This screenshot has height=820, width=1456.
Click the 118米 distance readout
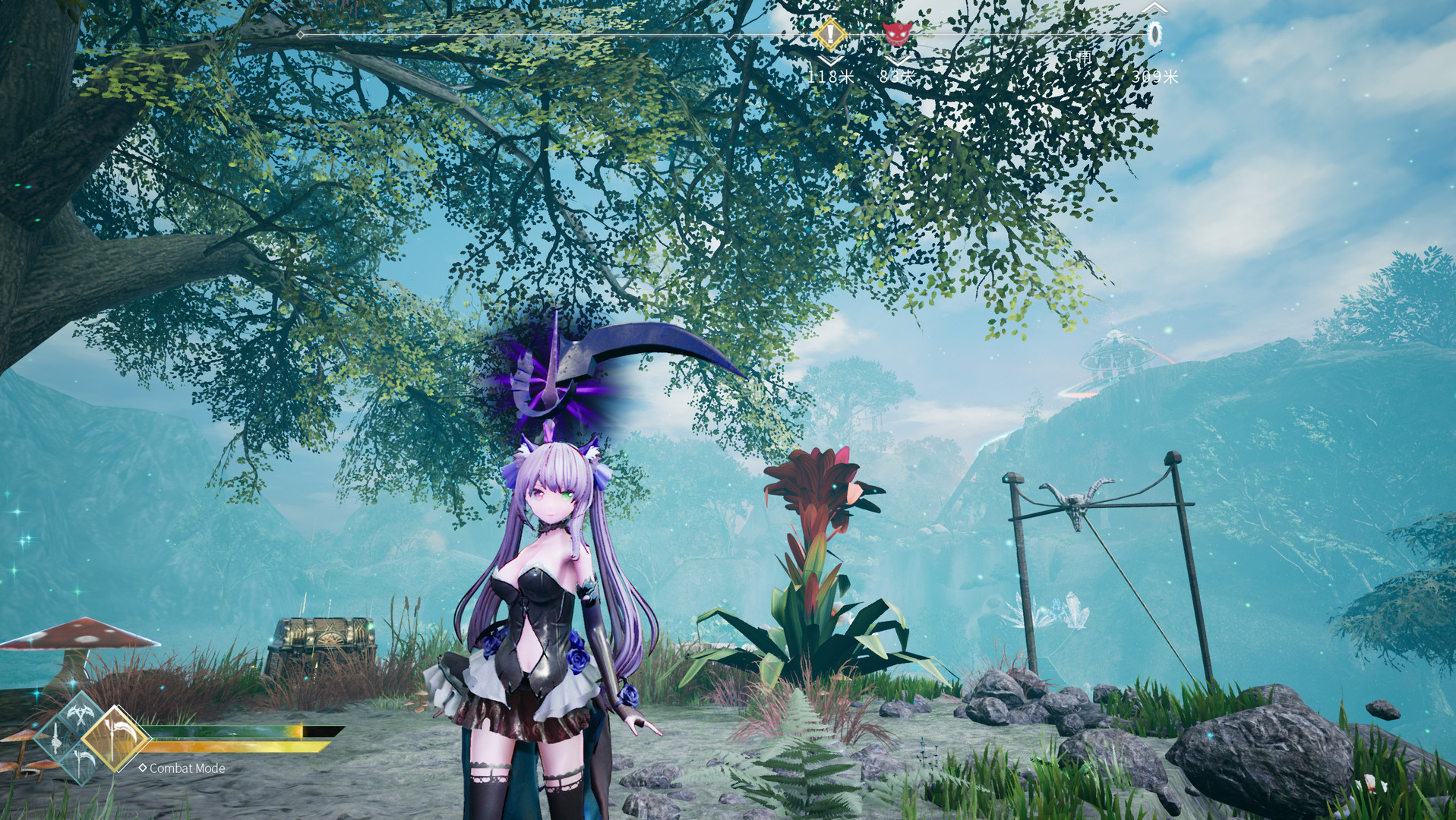tap(831, 76)
